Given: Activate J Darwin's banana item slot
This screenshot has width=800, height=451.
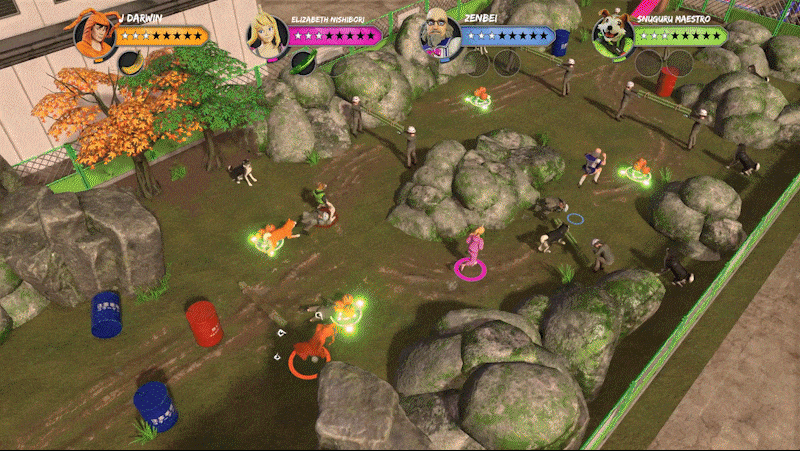Looking at the screenshot, I should pyautogui.click(x=130, y=63).
